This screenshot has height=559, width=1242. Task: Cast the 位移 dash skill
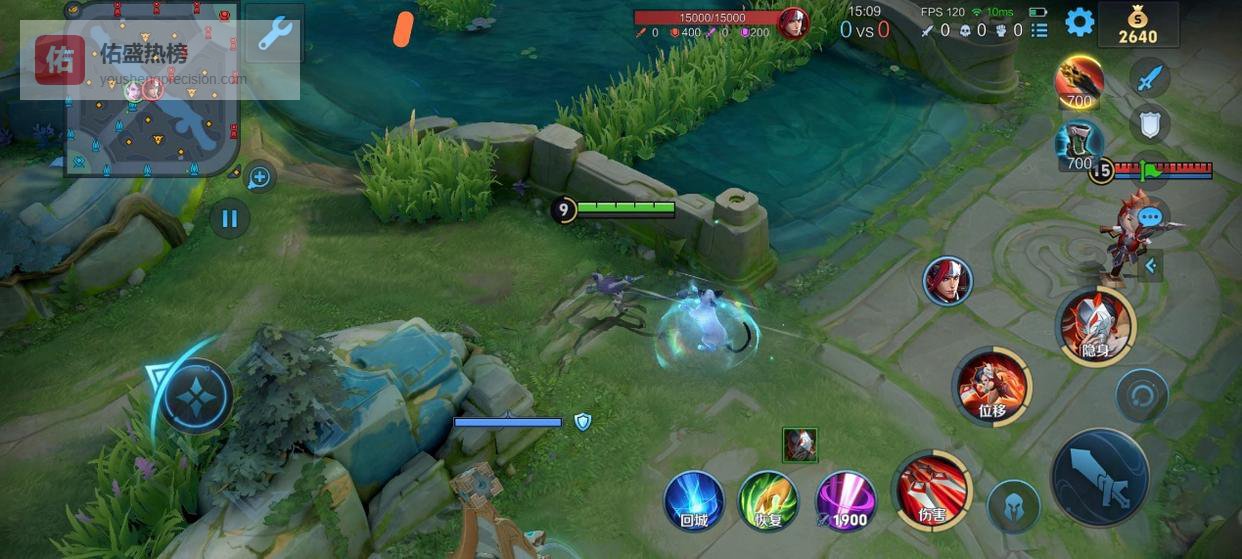pyautogui.click(x=991, y=386)
